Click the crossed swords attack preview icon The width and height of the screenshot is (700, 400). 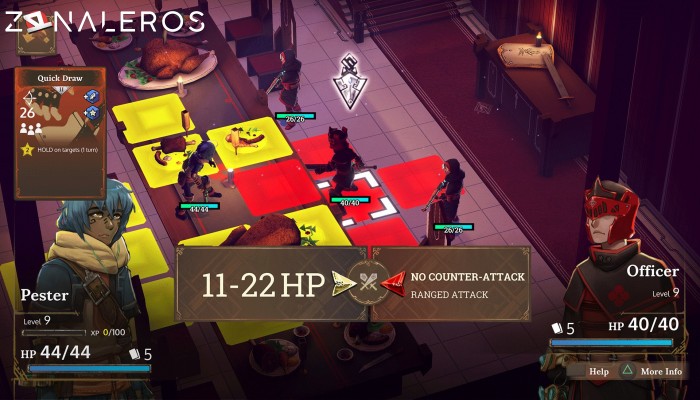(x=368, y=284)
